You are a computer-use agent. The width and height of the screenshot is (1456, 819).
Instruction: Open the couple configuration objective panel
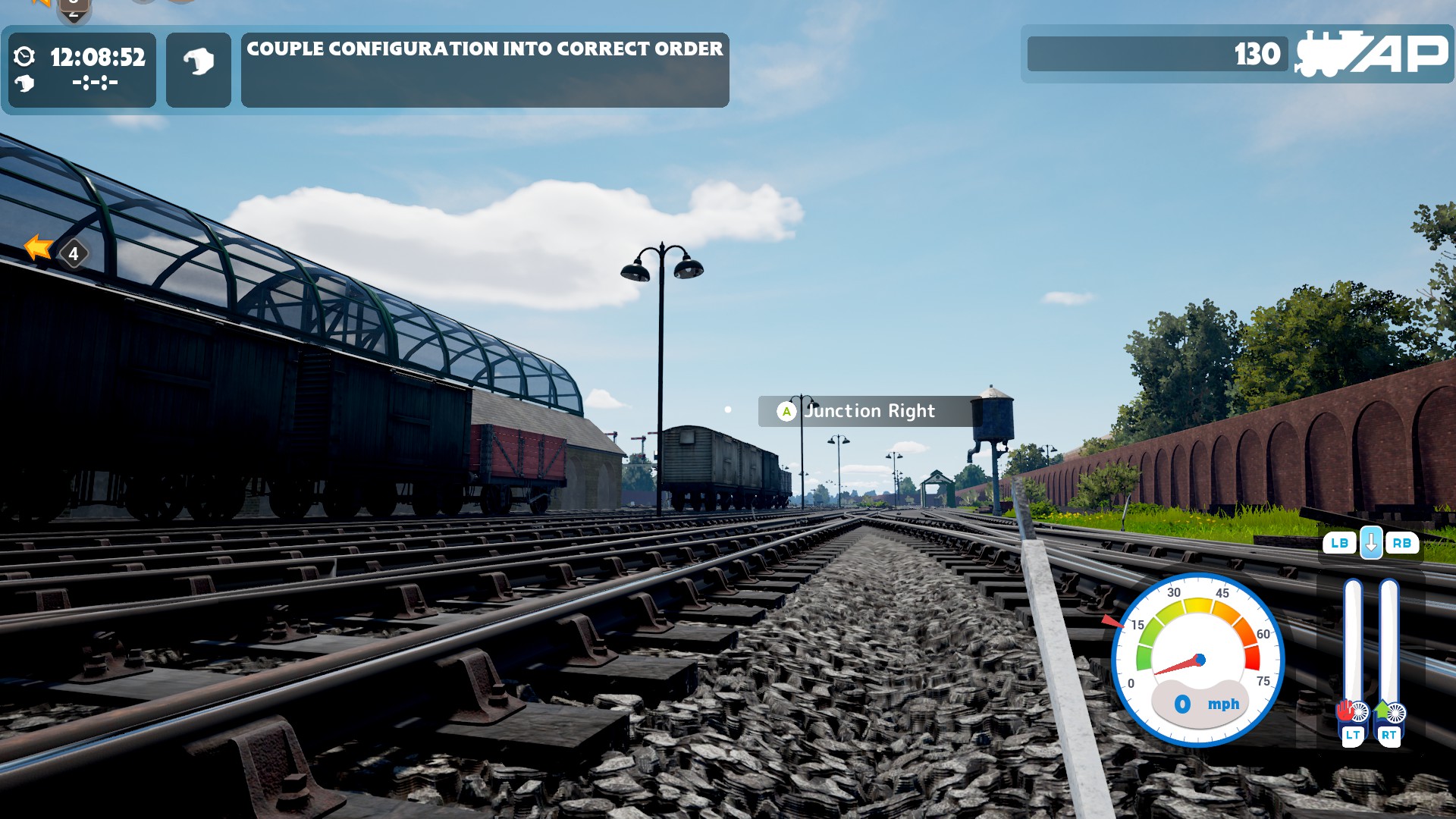coord(485,69)
